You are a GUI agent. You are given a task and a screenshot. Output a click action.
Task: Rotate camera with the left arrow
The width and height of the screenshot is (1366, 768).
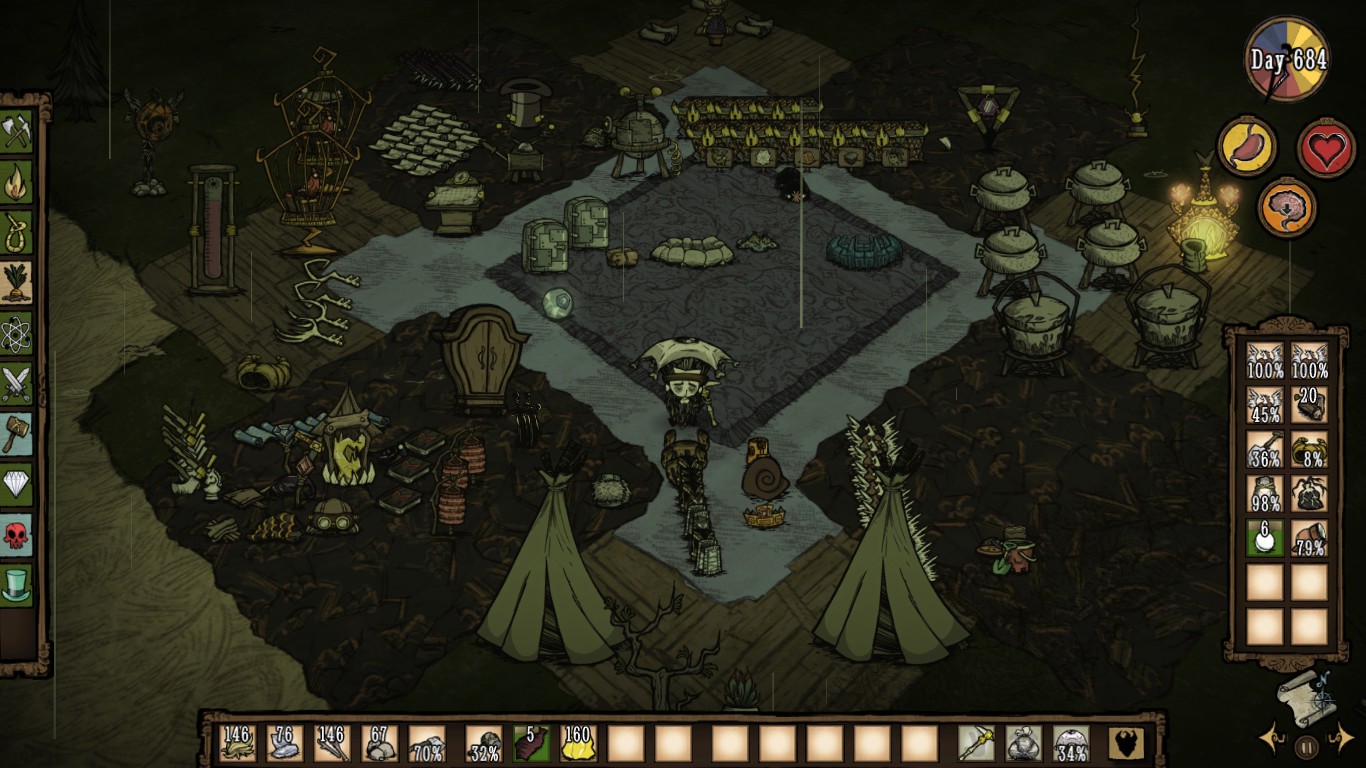1274,741
